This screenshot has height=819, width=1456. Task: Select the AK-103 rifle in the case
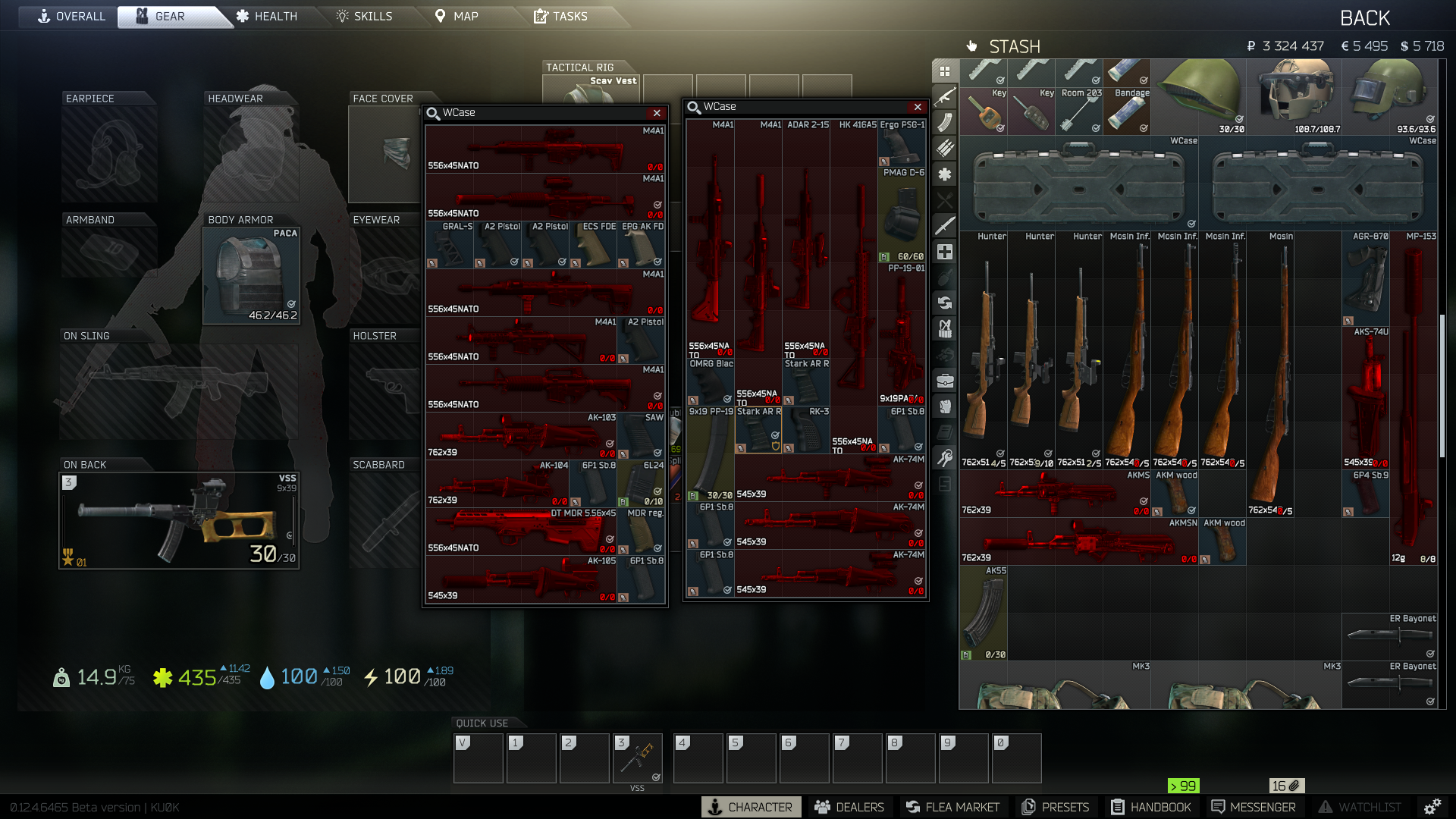coord(522,436)
